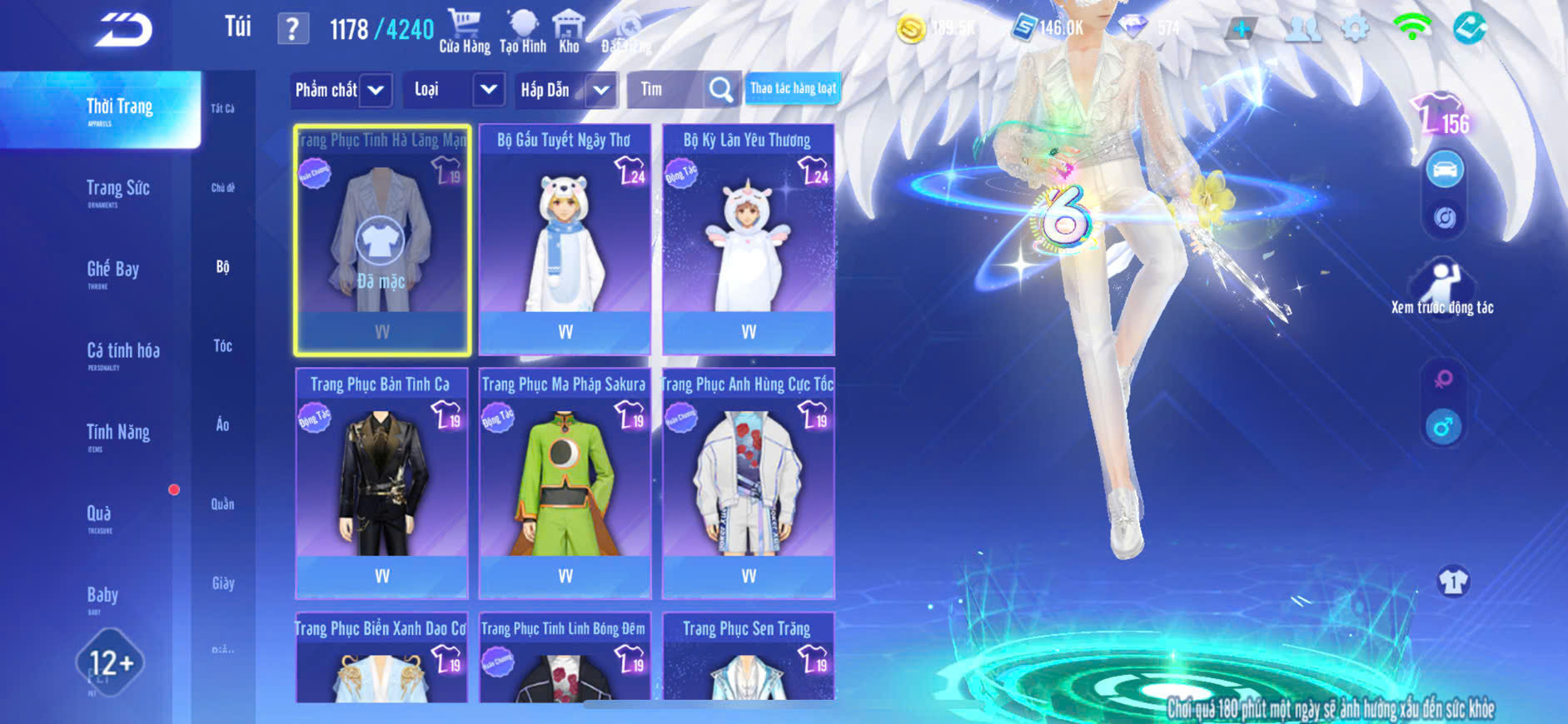Tap the Thao tác hàng loạt button
This screenshot has height=724, width=1568.
coord(793,88)
